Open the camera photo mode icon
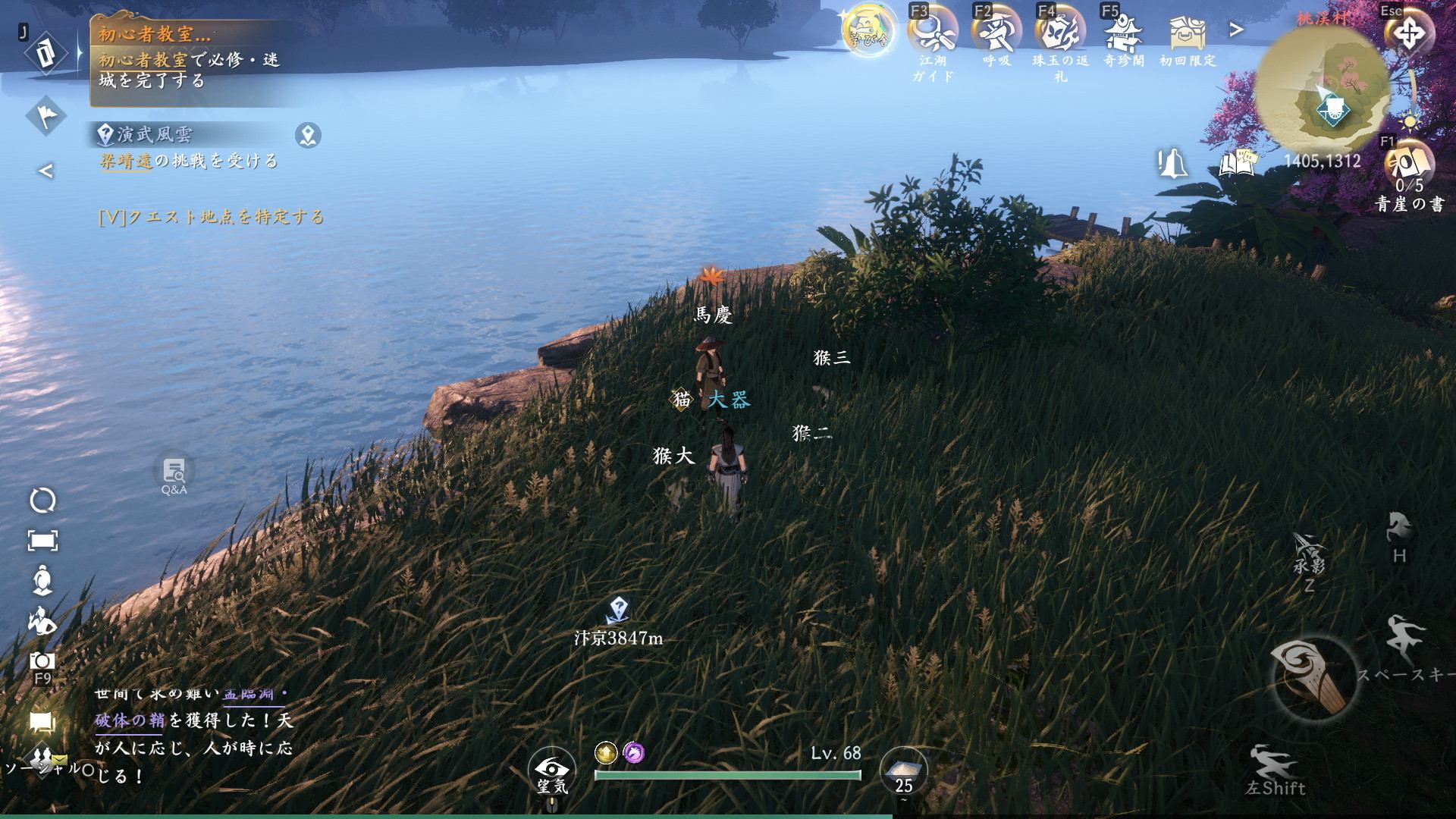The image size is (1456, 819). [42, 661]
